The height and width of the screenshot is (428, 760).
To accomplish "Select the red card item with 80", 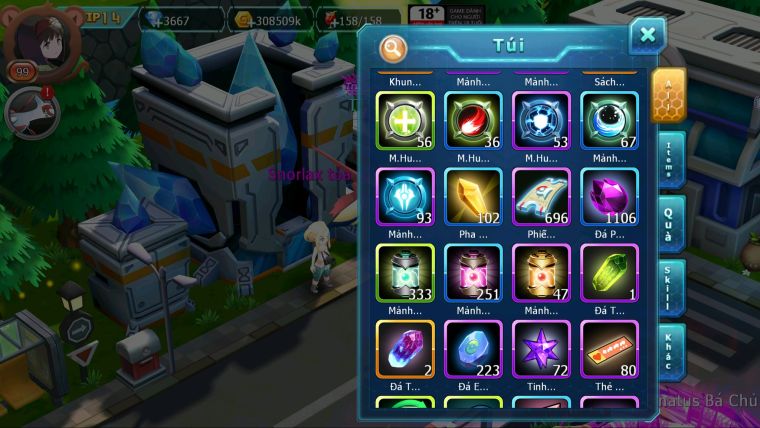I will 609,348.
